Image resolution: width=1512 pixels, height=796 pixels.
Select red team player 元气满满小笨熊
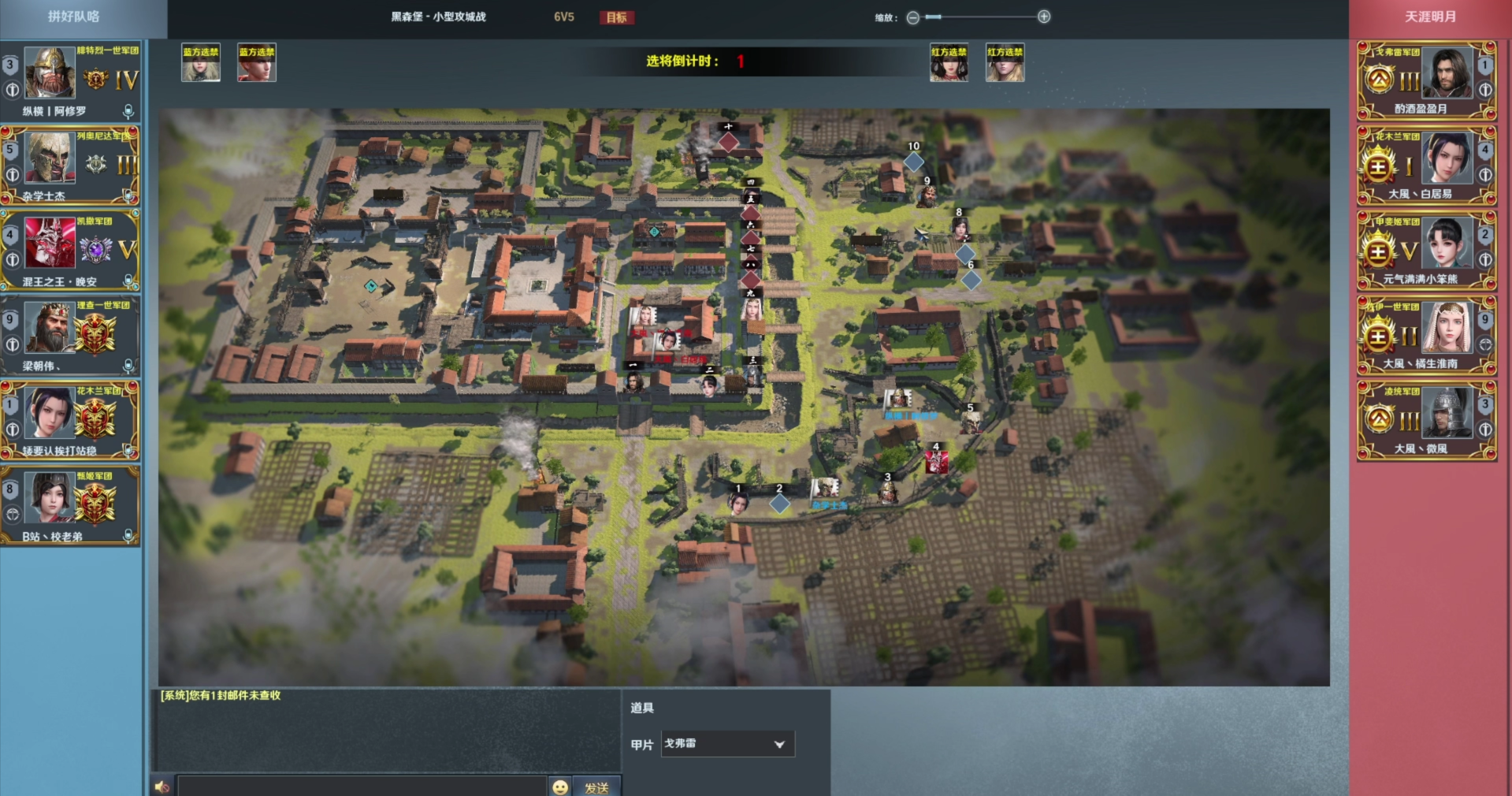point(1426,250)
